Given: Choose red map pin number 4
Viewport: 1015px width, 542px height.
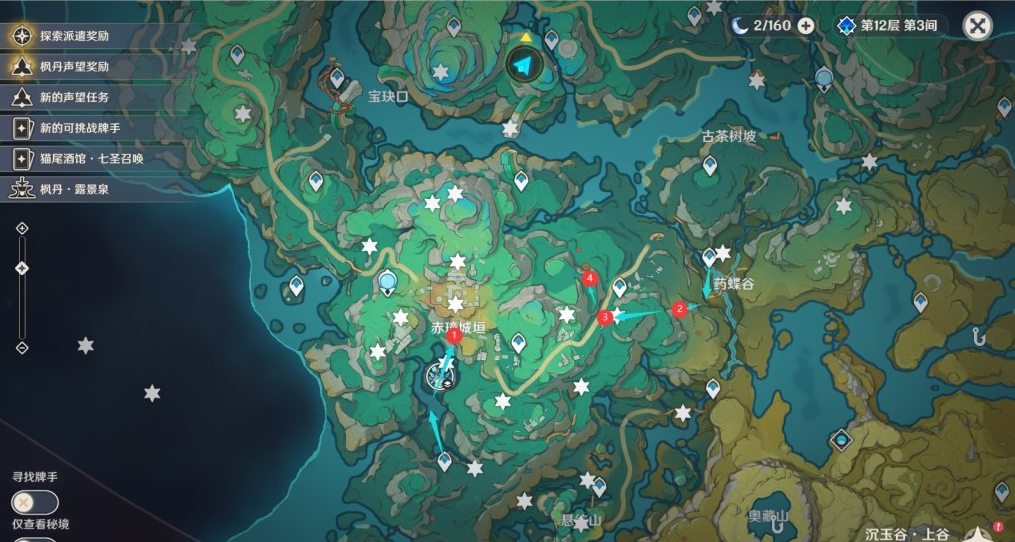Looking at the screenshot, I should [x=591, y=277].
